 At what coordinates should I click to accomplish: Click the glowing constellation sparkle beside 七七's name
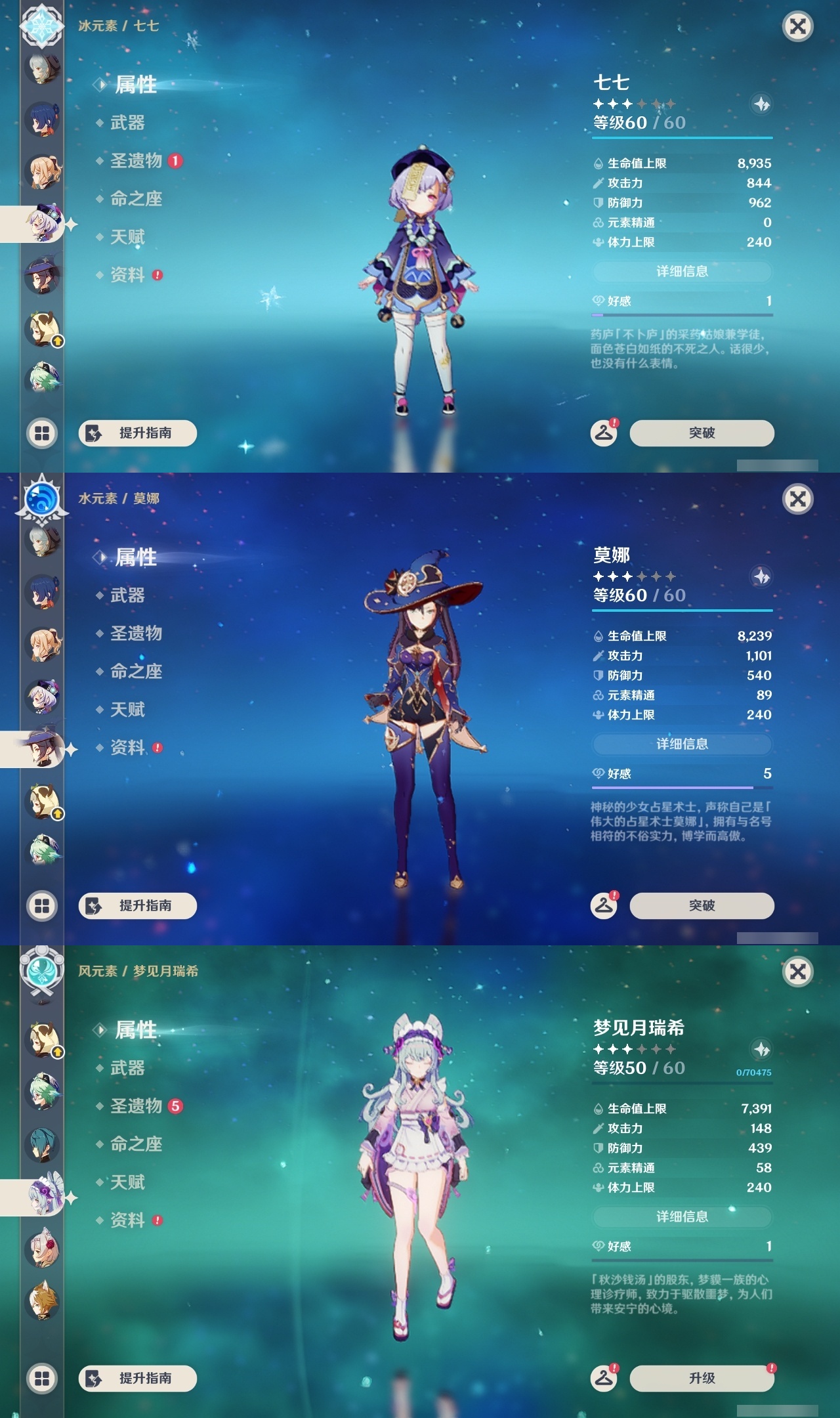click(760, 102)
